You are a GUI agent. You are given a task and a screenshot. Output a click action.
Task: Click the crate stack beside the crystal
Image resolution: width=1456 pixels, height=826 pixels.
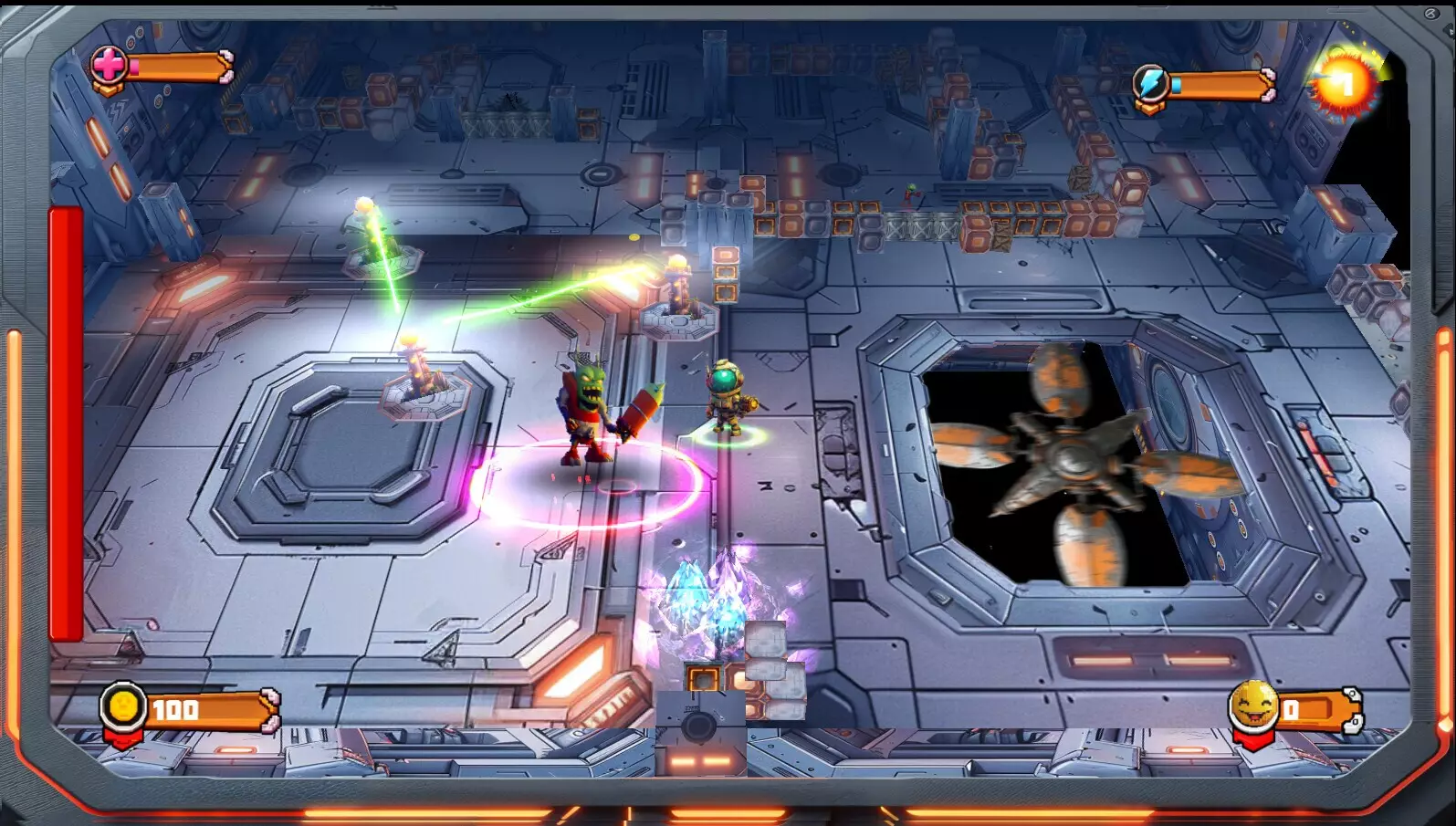[x=771, y=666]
